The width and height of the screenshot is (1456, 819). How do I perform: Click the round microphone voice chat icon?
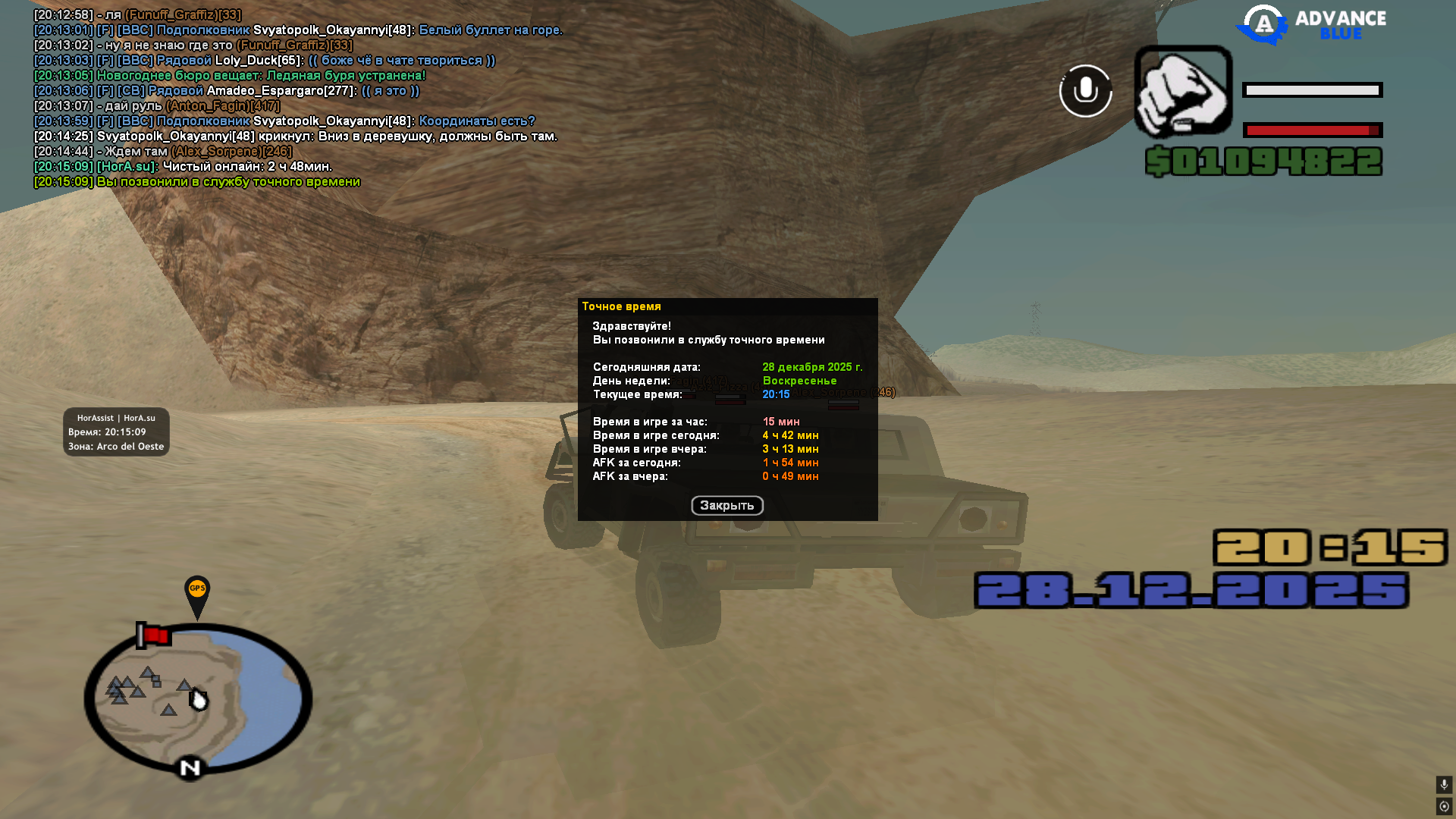1085,91
